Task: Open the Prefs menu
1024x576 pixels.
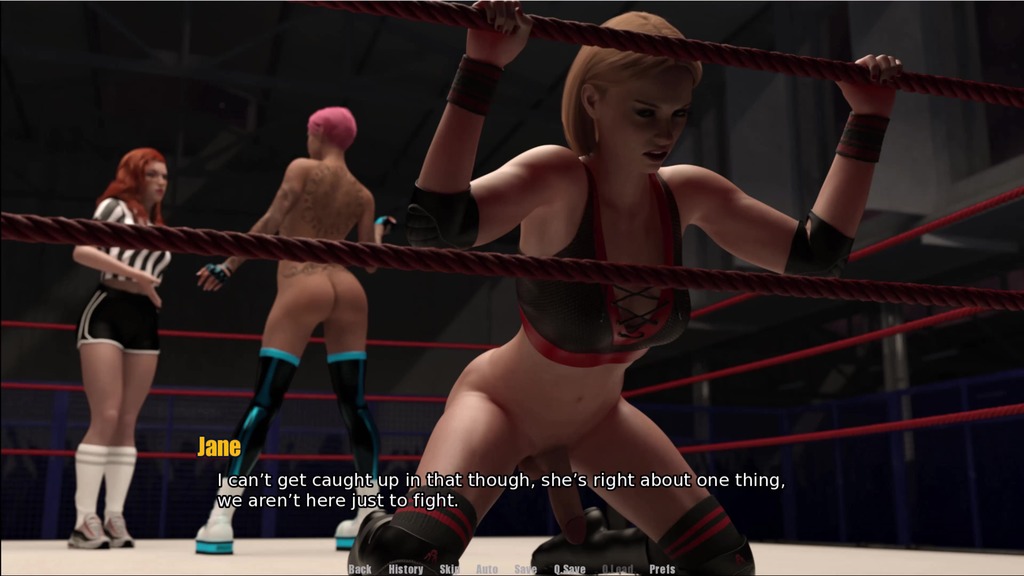Action: (x=662, y=569)
